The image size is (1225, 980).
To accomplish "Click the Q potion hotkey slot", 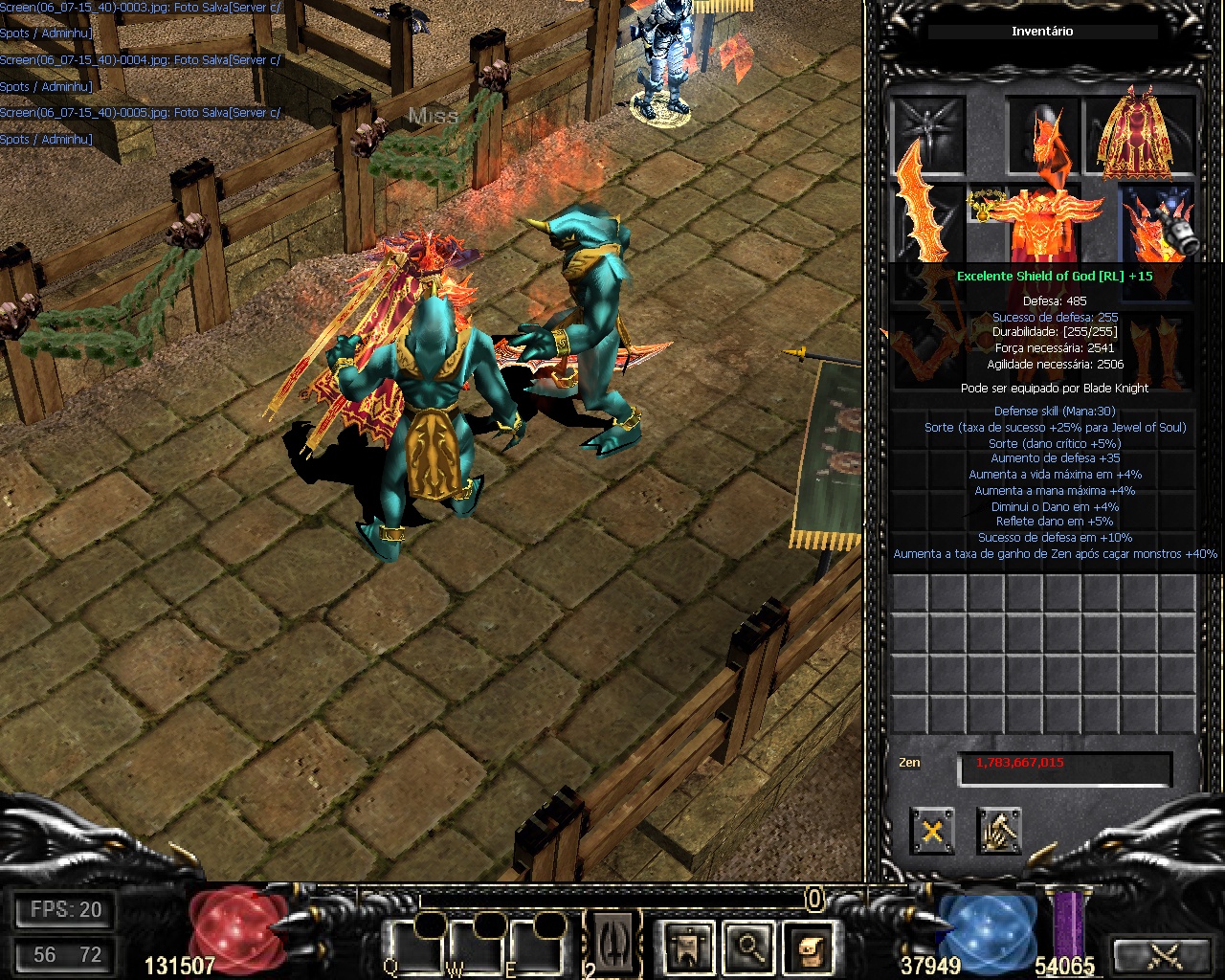I will [x=416, y=947].
